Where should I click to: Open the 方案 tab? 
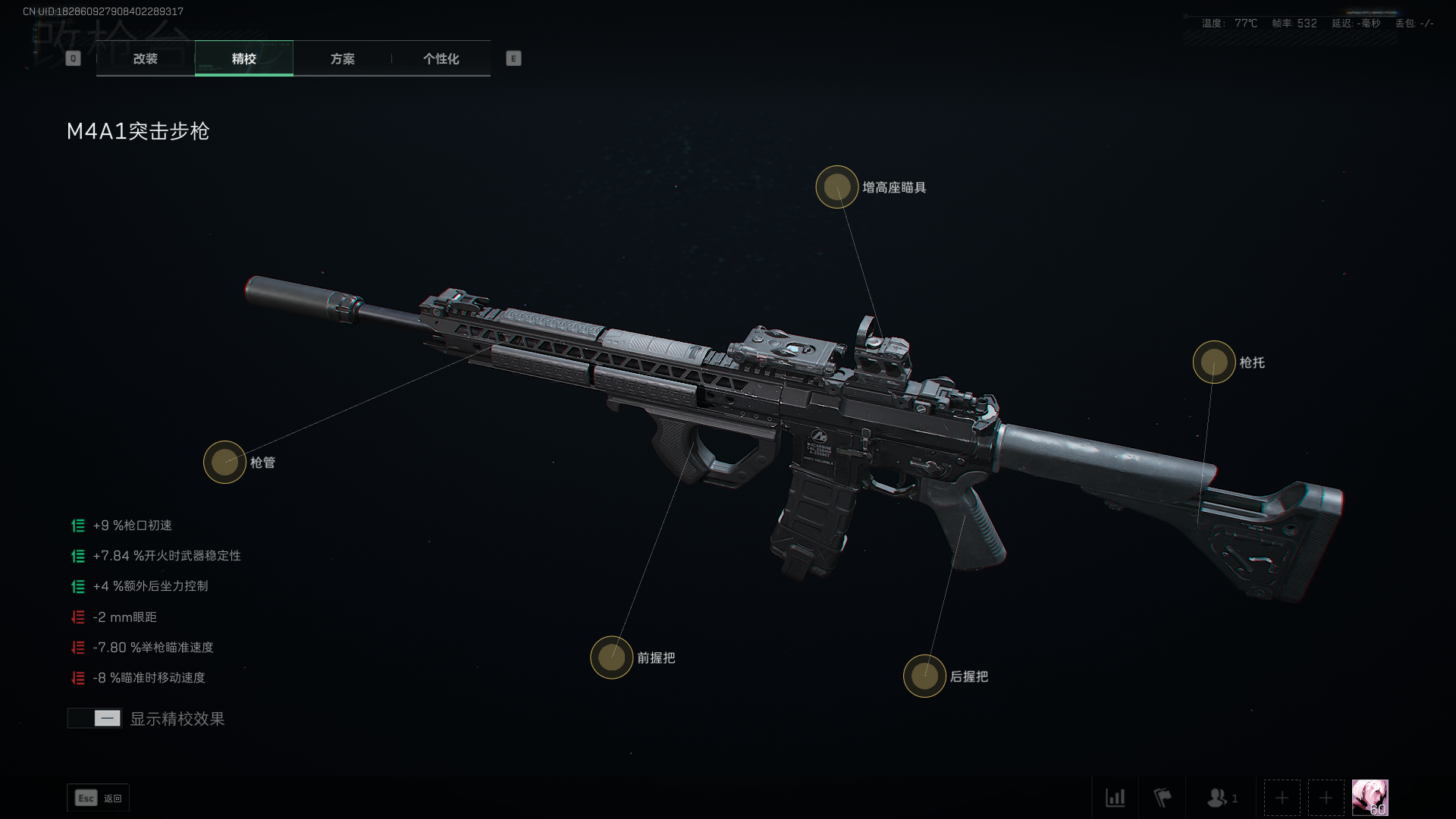[x=342, y=58]
